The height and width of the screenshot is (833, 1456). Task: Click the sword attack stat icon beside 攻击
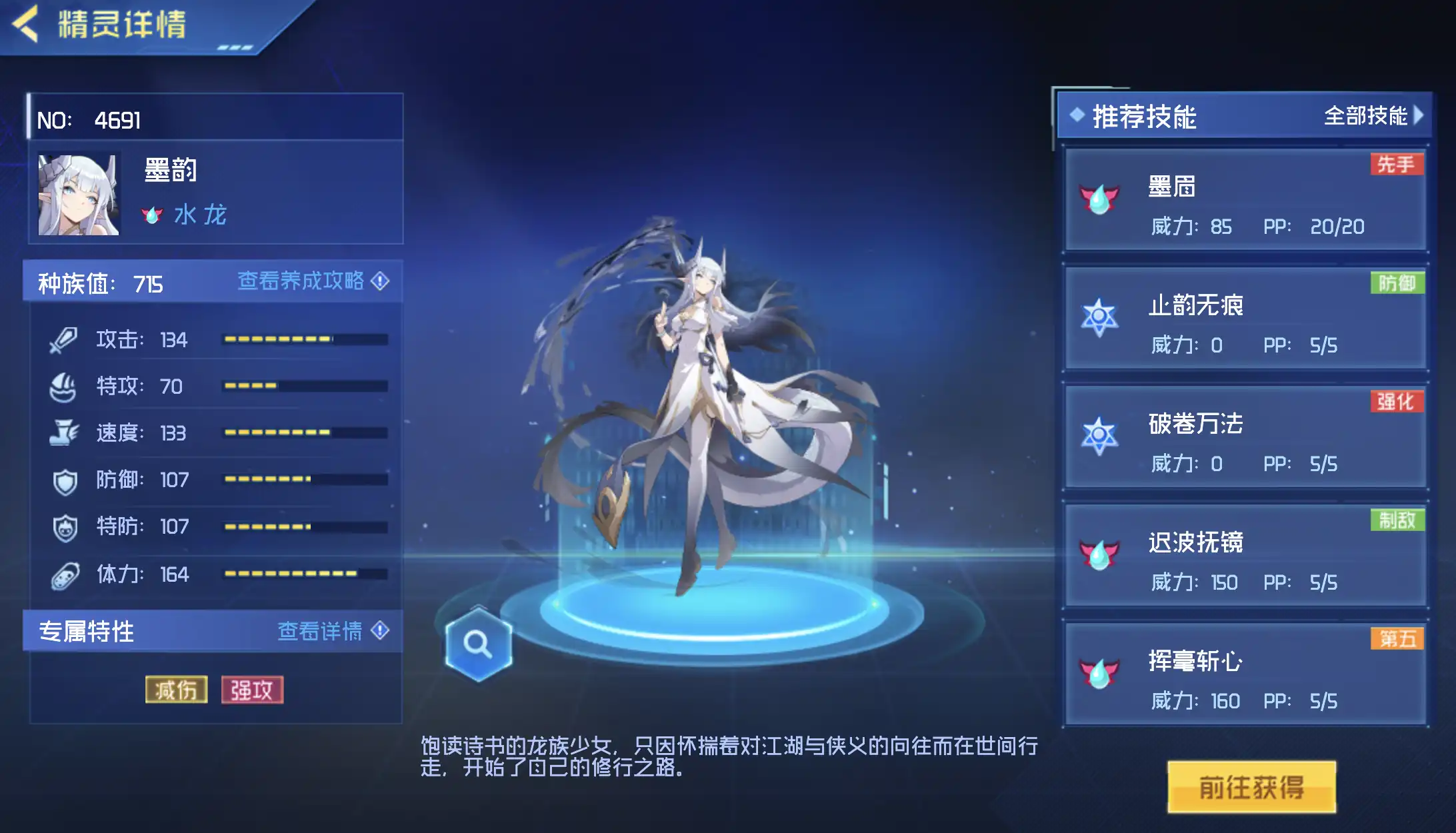(x=63, y=340)
